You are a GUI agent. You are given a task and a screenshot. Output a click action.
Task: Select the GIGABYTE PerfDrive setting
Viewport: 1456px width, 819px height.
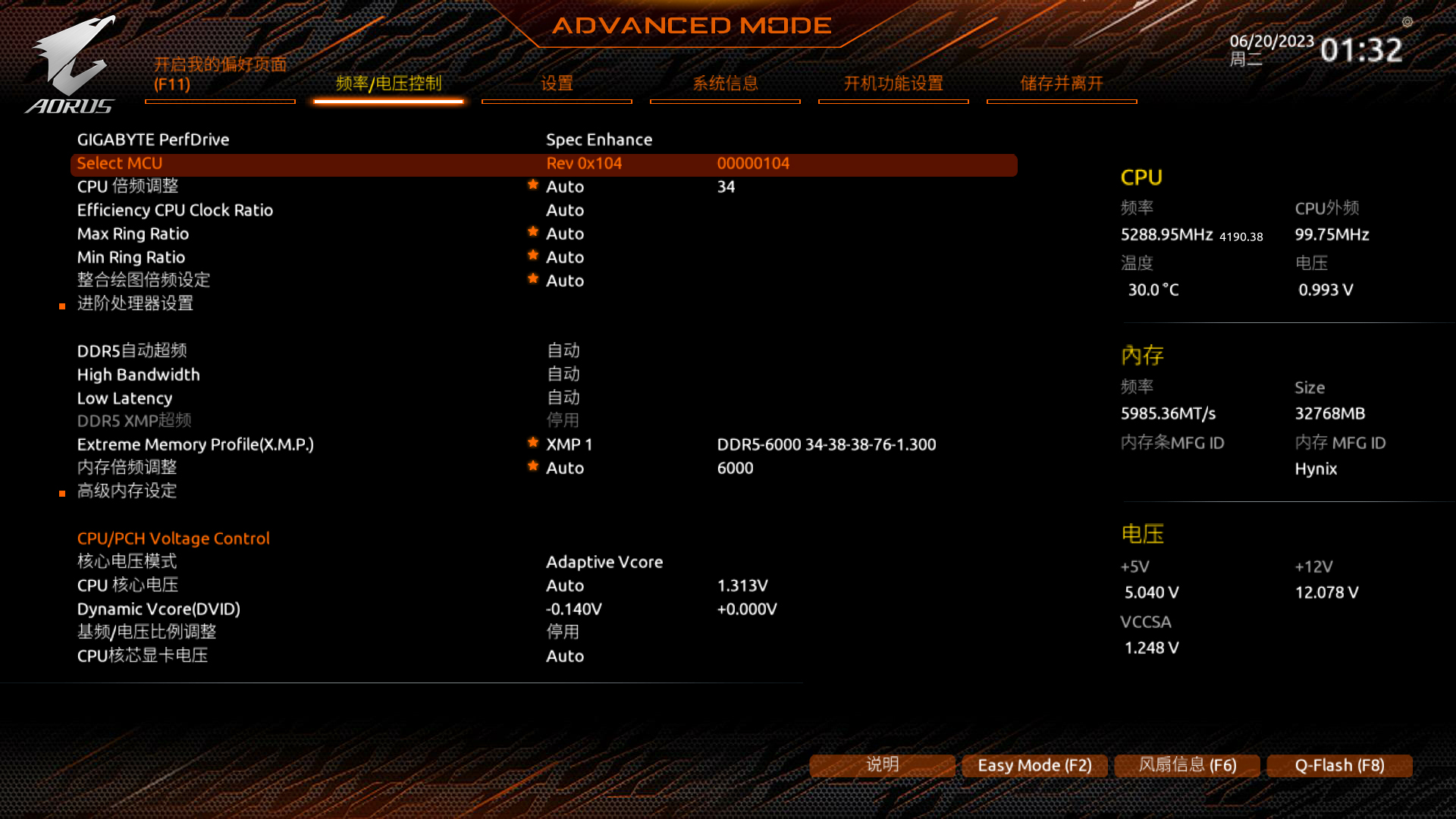(x=153, y=140)
